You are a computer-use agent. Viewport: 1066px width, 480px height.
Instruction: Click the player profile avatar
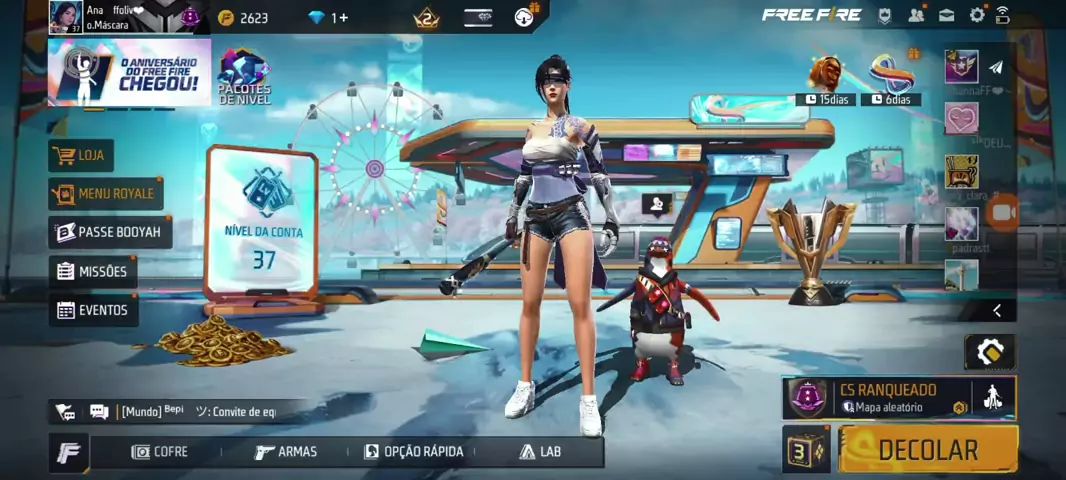click(x=65, y=17)
